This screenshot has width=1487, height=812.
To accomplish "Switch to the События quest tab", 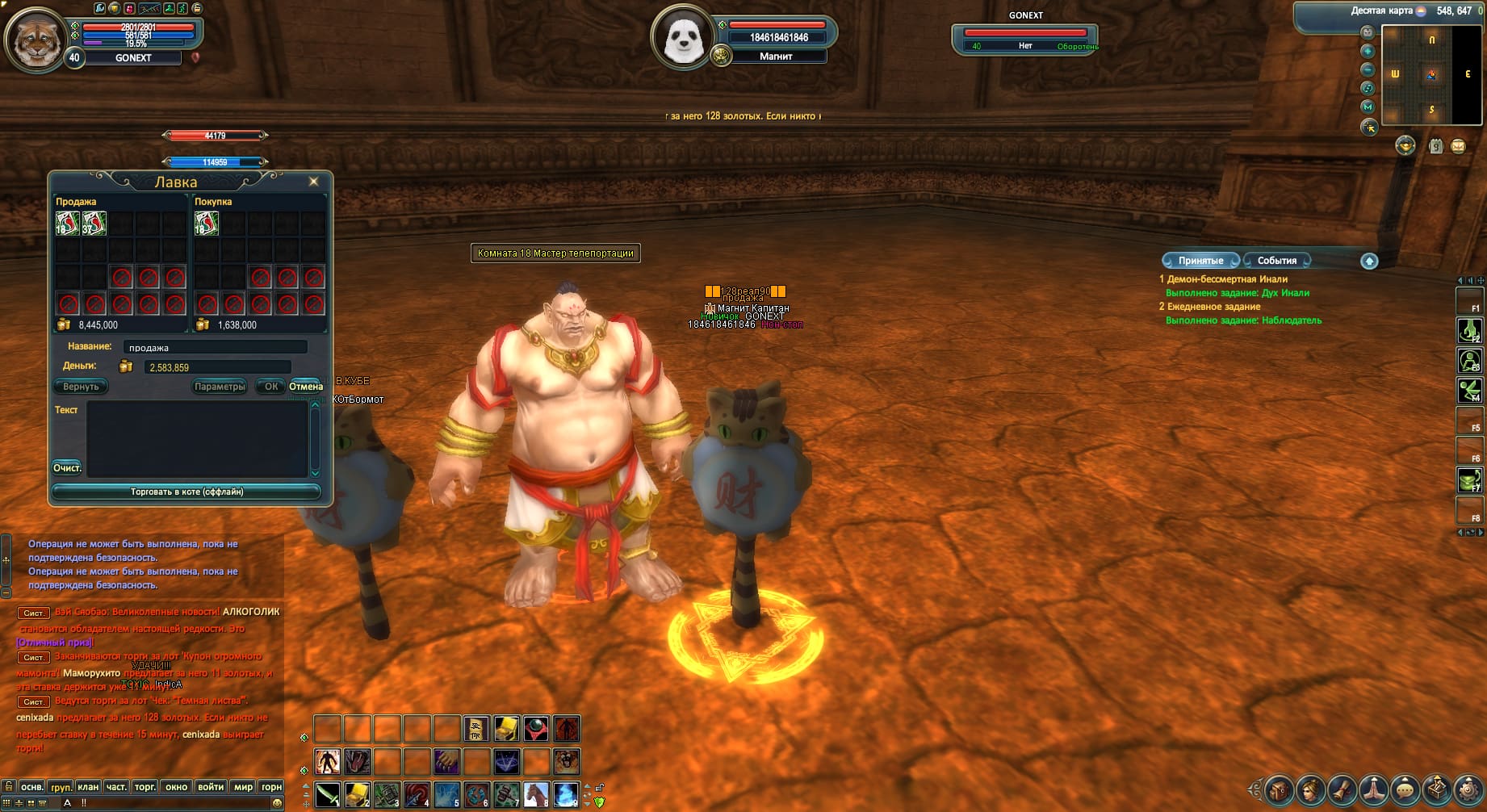I will click(1276, 261).
